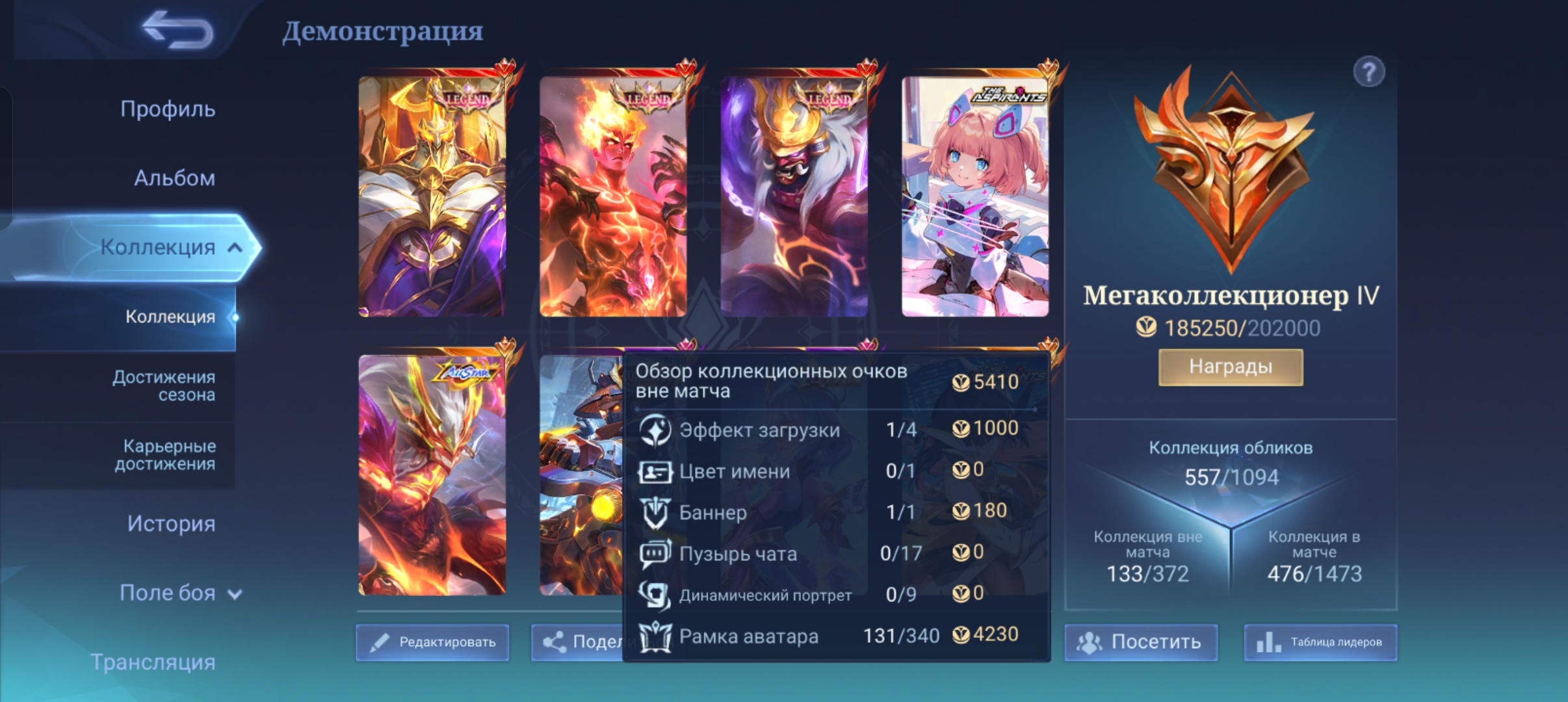The width and height of the screenshot is (1568, 702).
Task: Open the Профиль menu section
Action: click(167, 109)
